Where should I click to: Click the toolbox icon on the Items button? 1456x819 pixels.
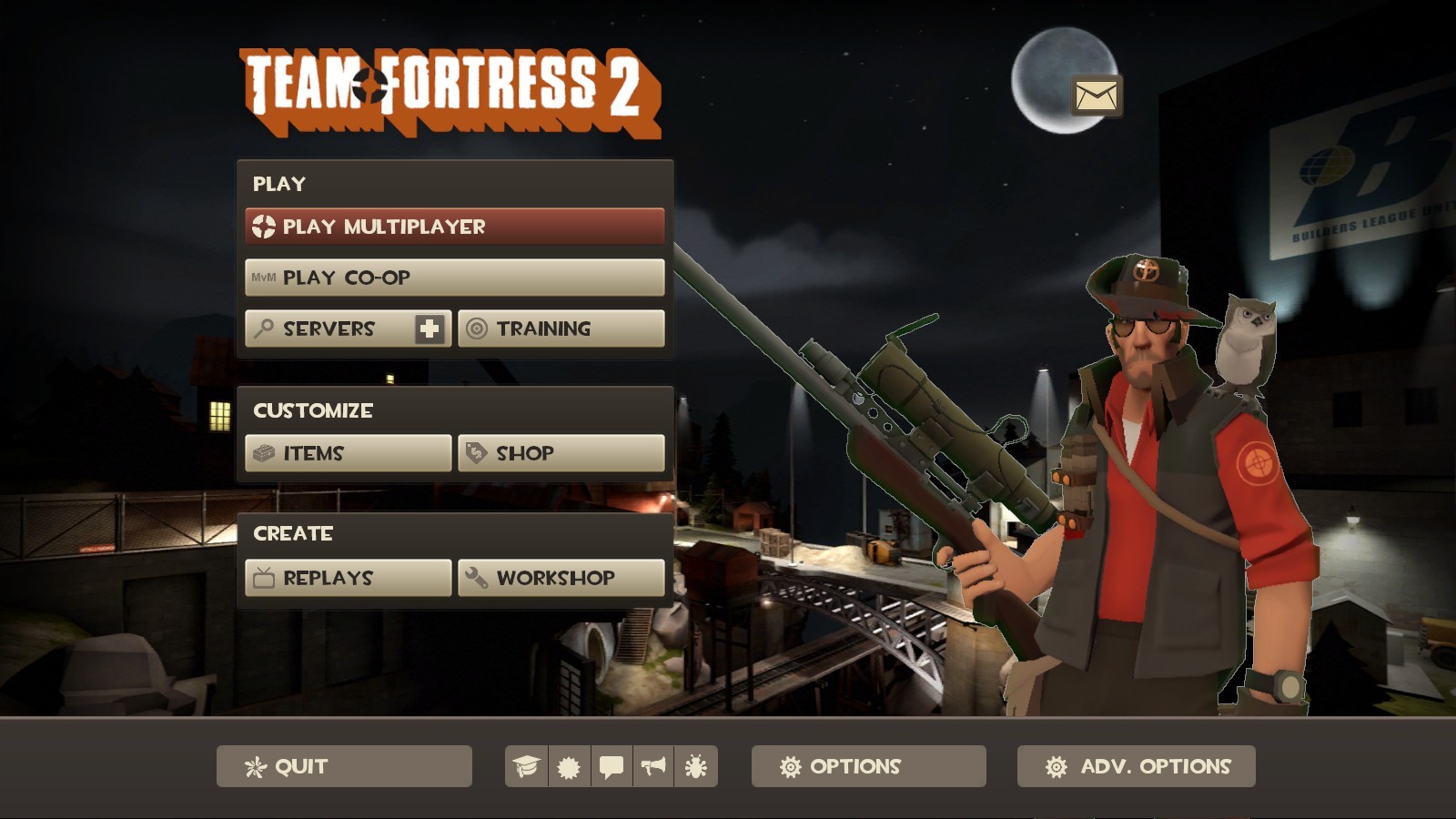(263, 452)
